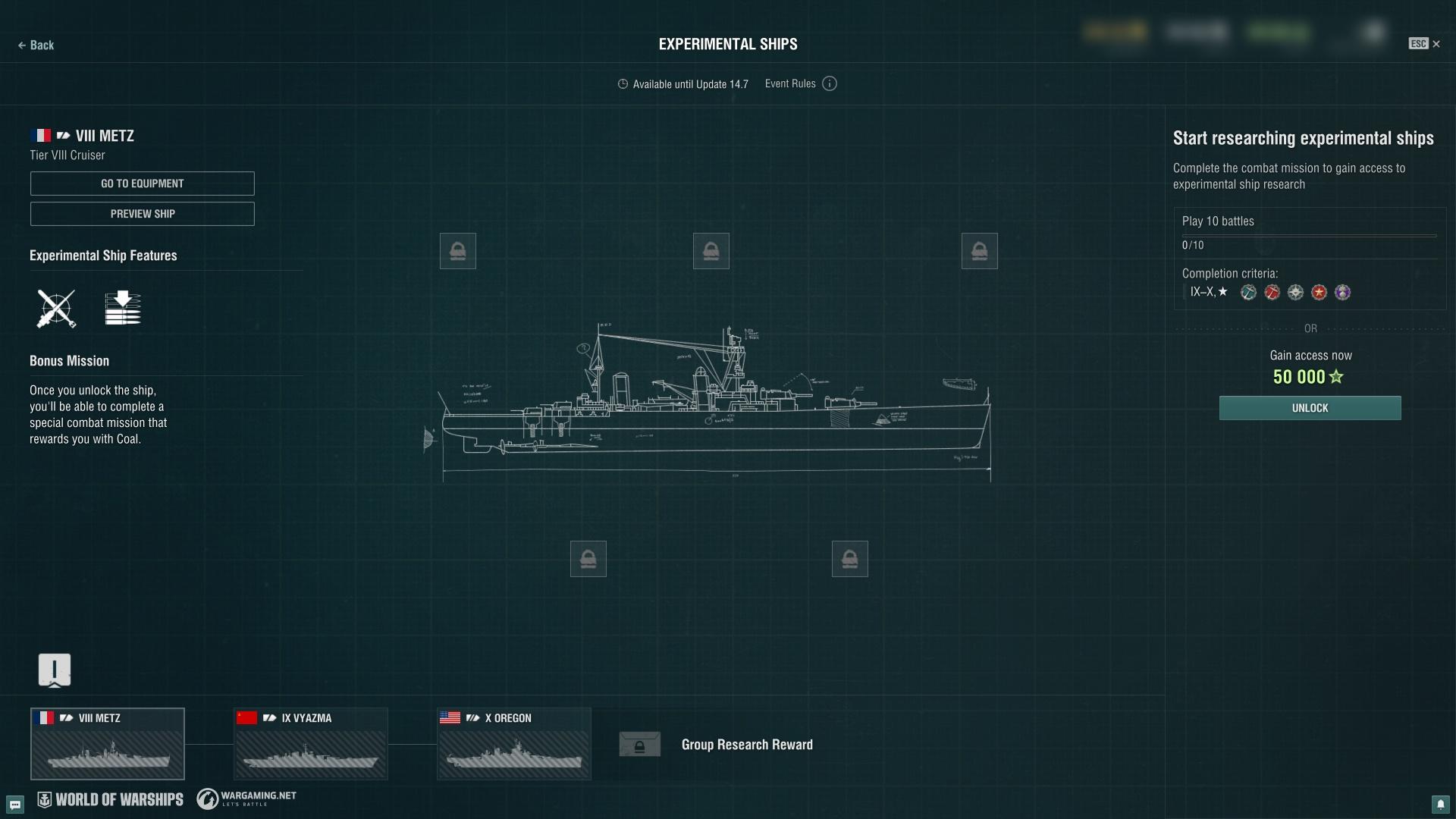Click the exclamation mark notice icon
The image size is (1456, 819).
click(x=55, y=670)
